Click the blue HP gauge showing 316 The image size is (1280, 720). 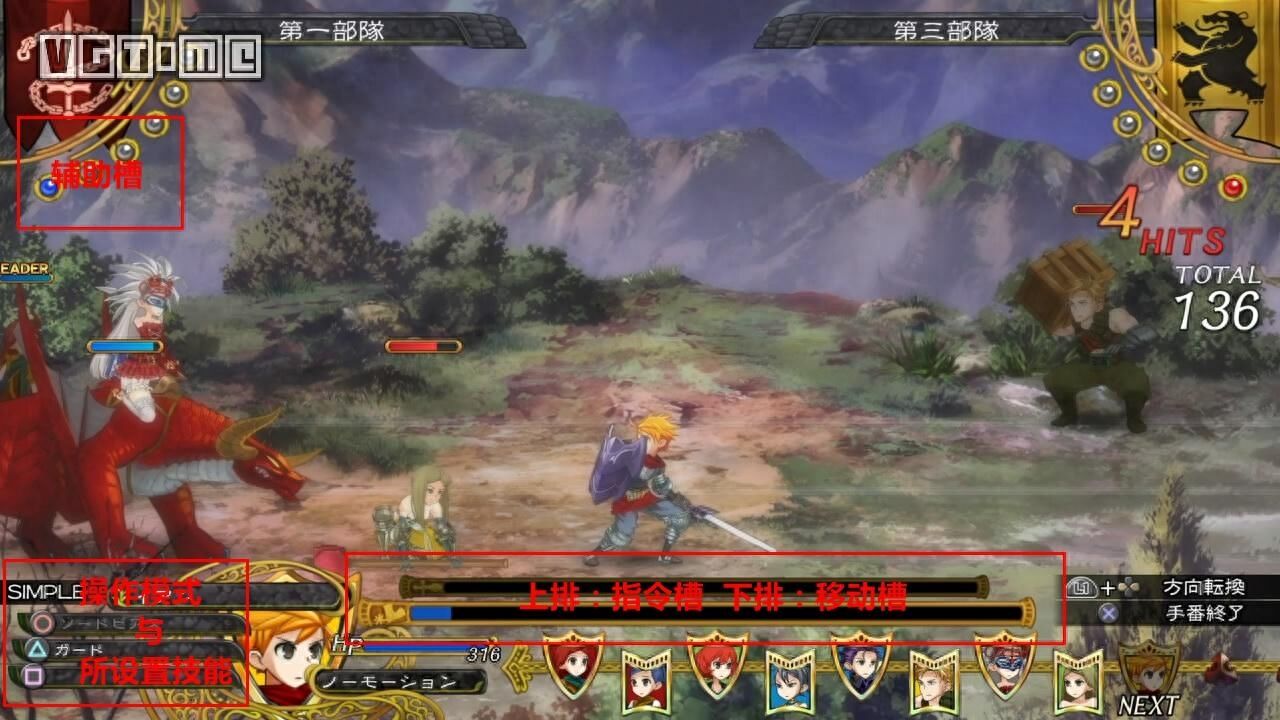click(x=420, y=647)
